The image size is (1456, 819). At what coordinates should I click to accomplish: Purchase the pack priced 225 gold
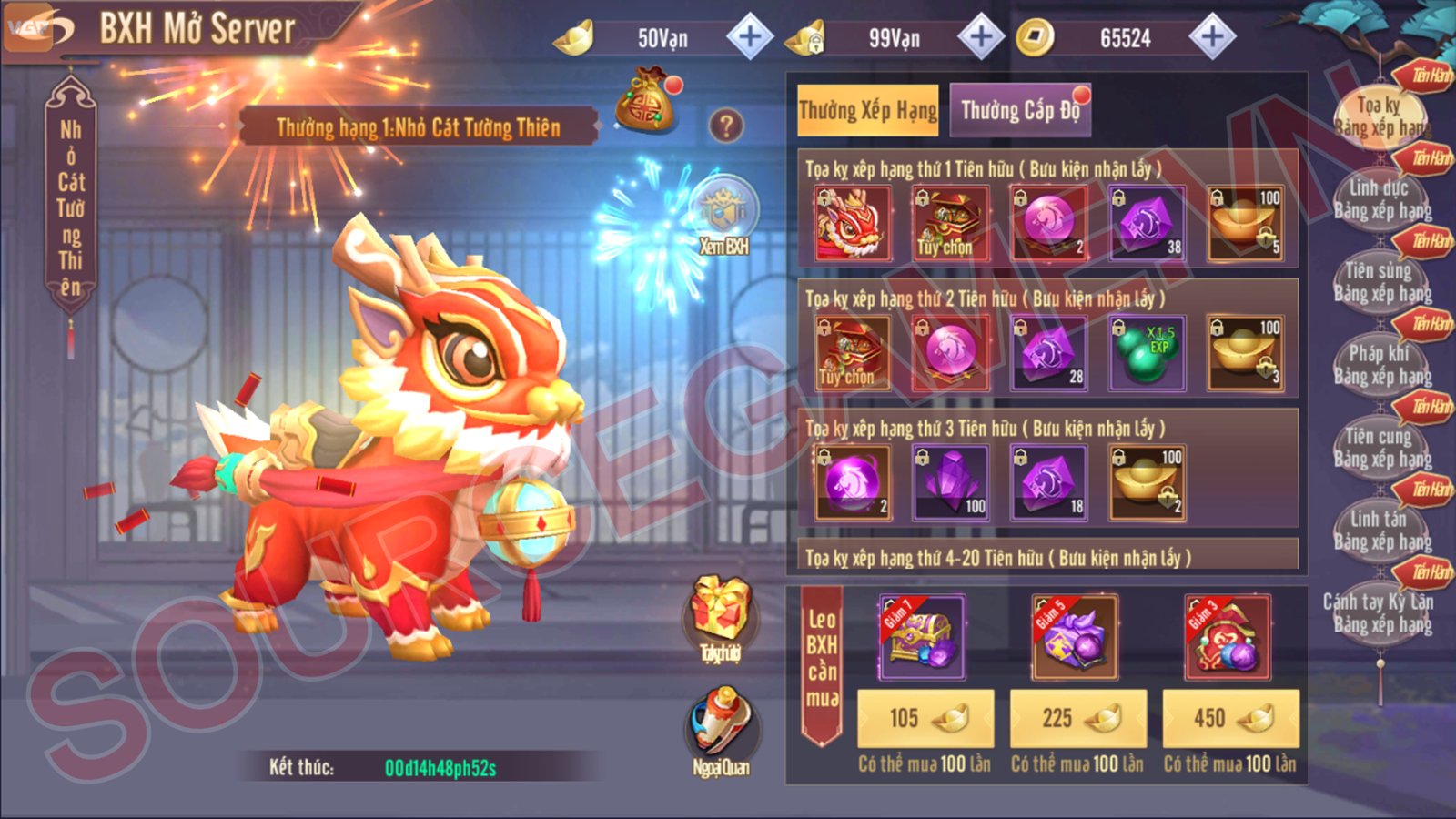[x=1078, y=718]
